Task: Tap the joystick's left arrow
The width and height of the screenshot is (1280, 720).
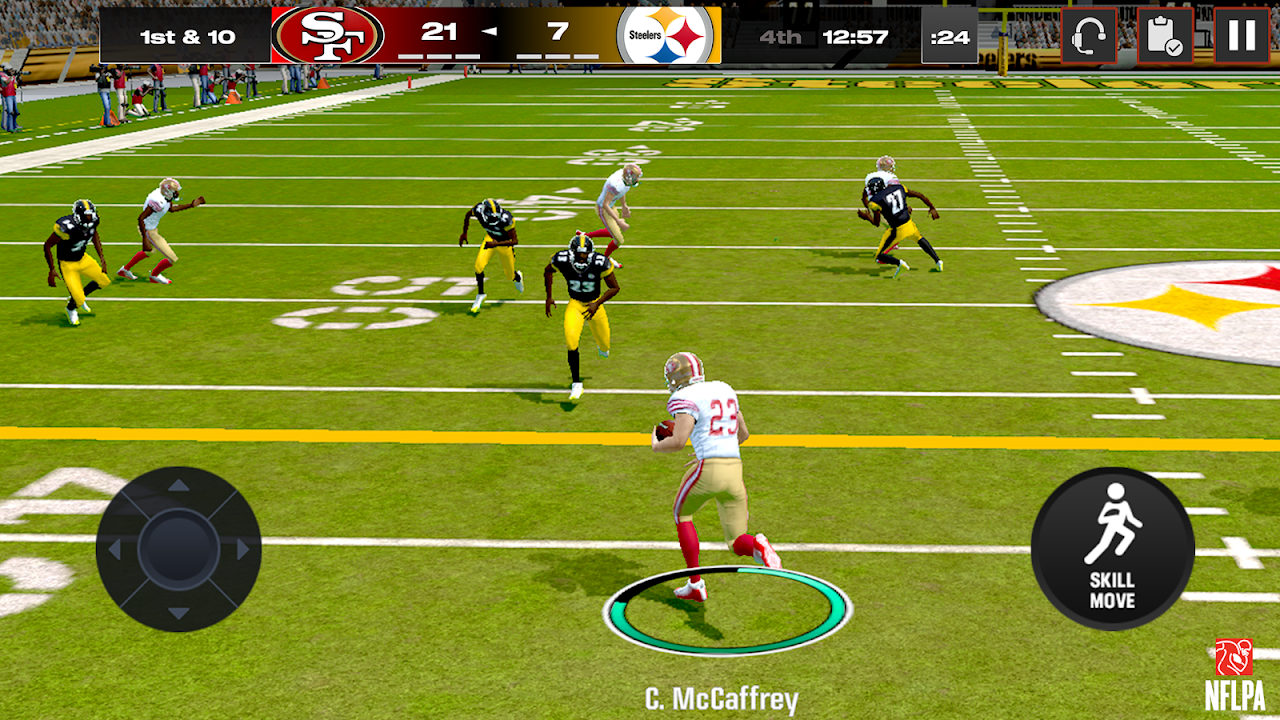Action: (x=115, y=549)
